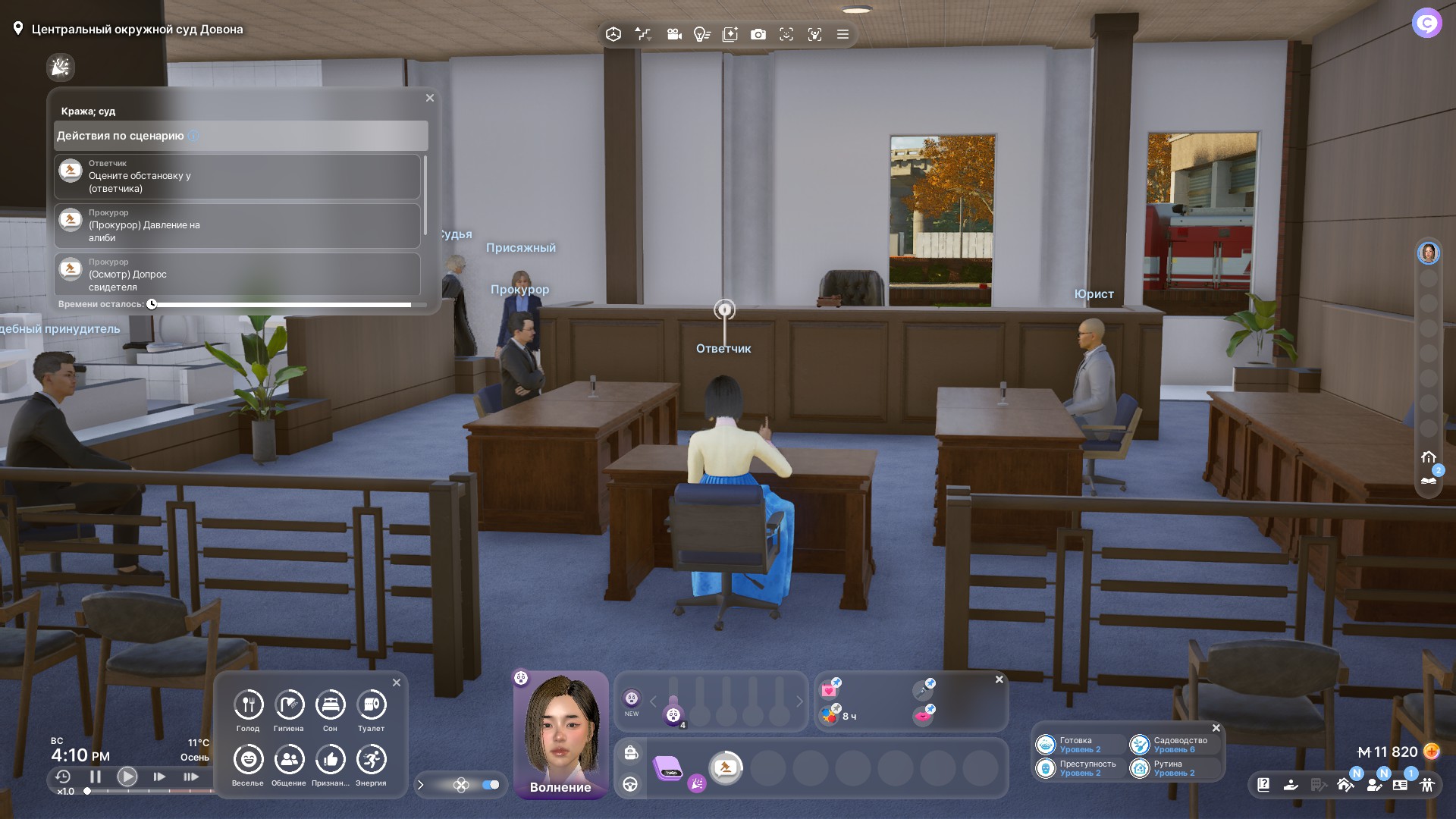Close the needs panel
The image size is (1456, 819).
397,682
